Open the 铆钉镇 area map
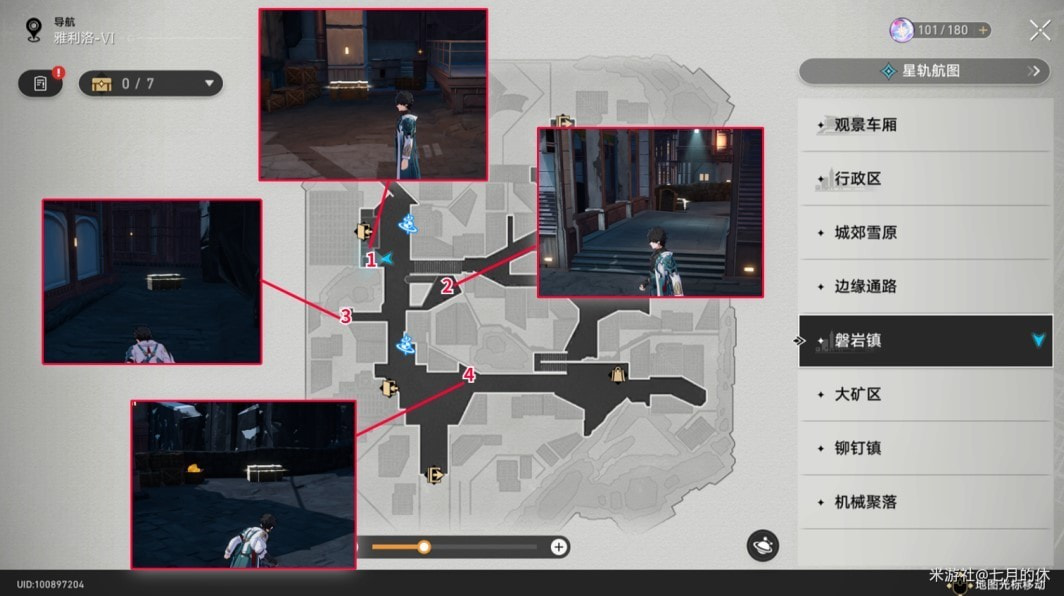1064x596 pixels. (x=858, y=448)
